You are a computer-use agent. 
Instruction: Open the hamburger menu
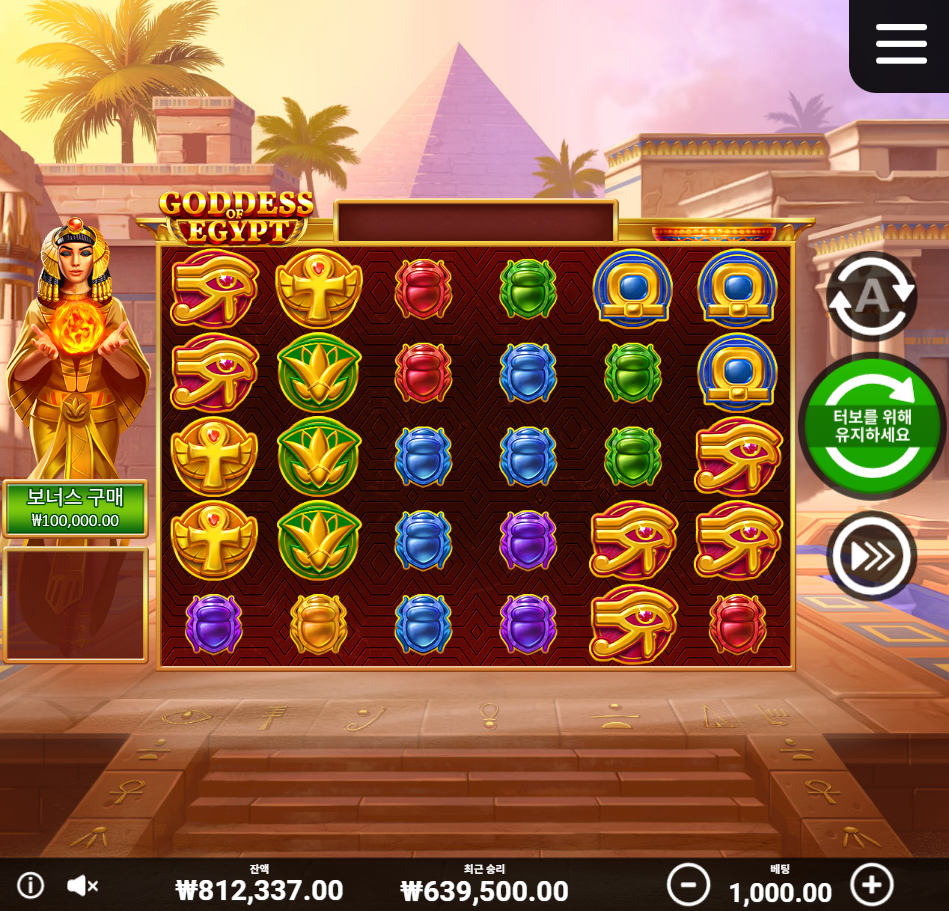point(901,44)
